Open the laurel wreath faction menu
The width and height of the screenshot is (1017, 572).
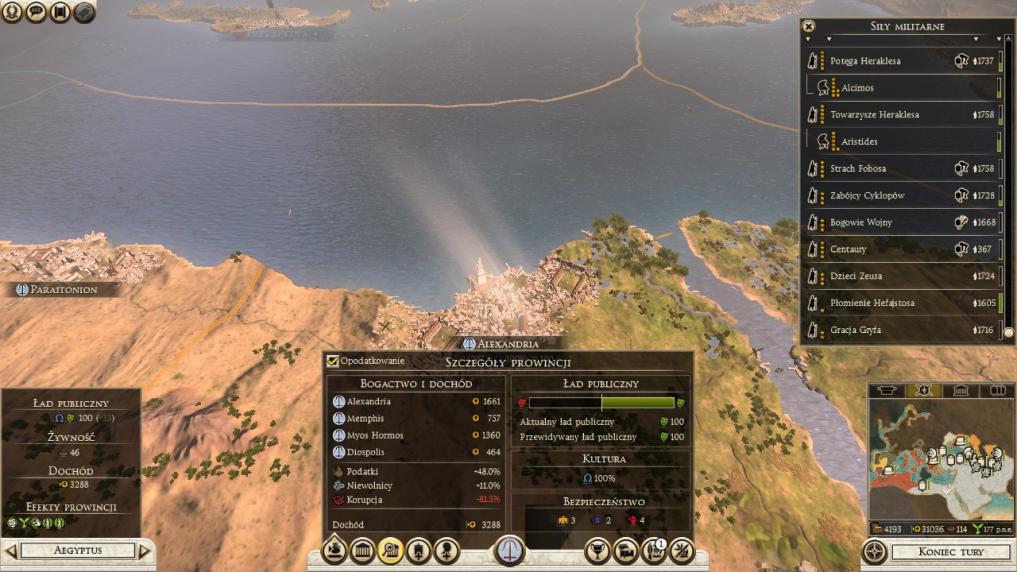[x=12, y=13]
